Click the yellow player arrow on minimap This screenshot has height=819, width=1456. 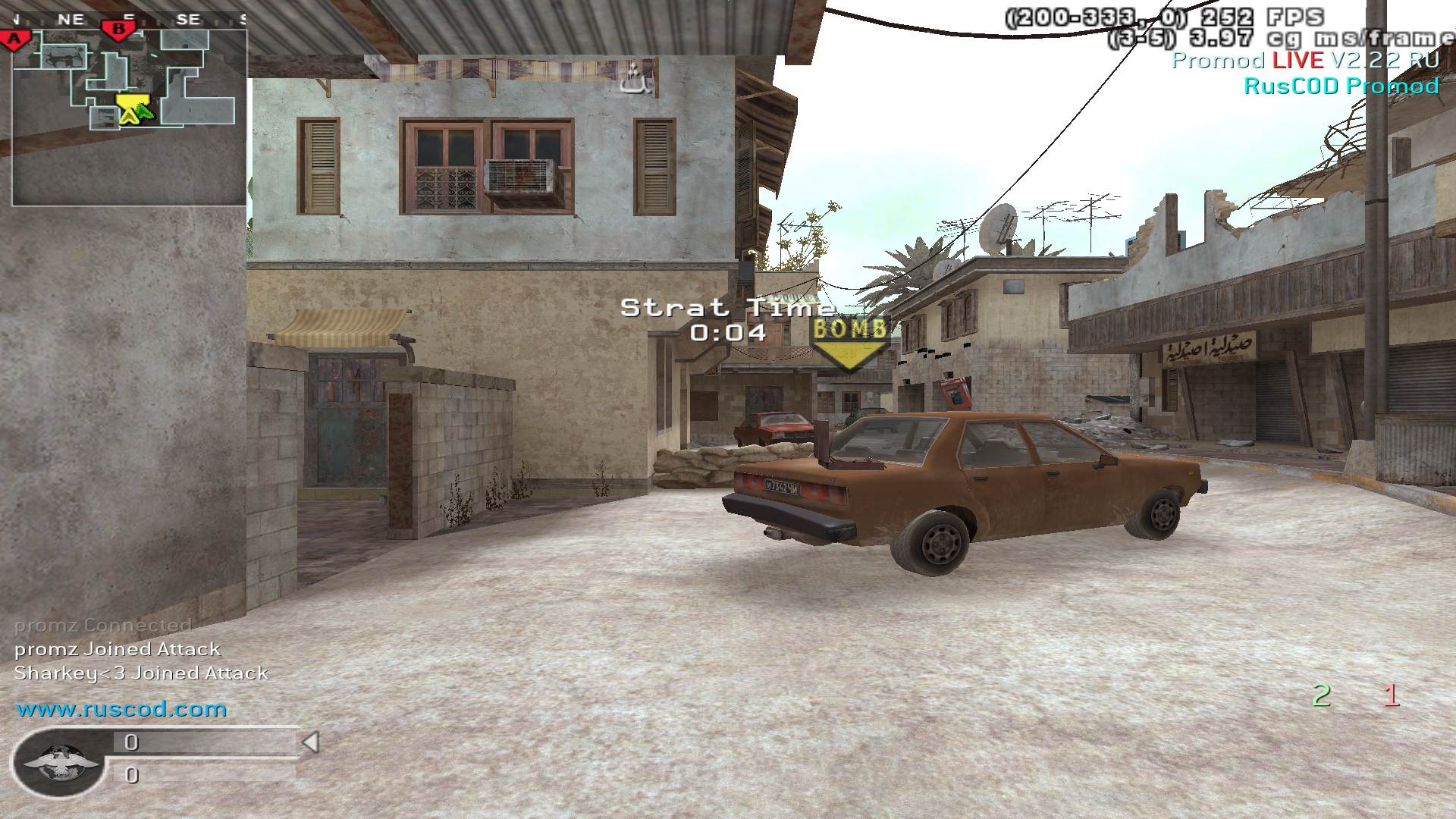tap(129, 109)
